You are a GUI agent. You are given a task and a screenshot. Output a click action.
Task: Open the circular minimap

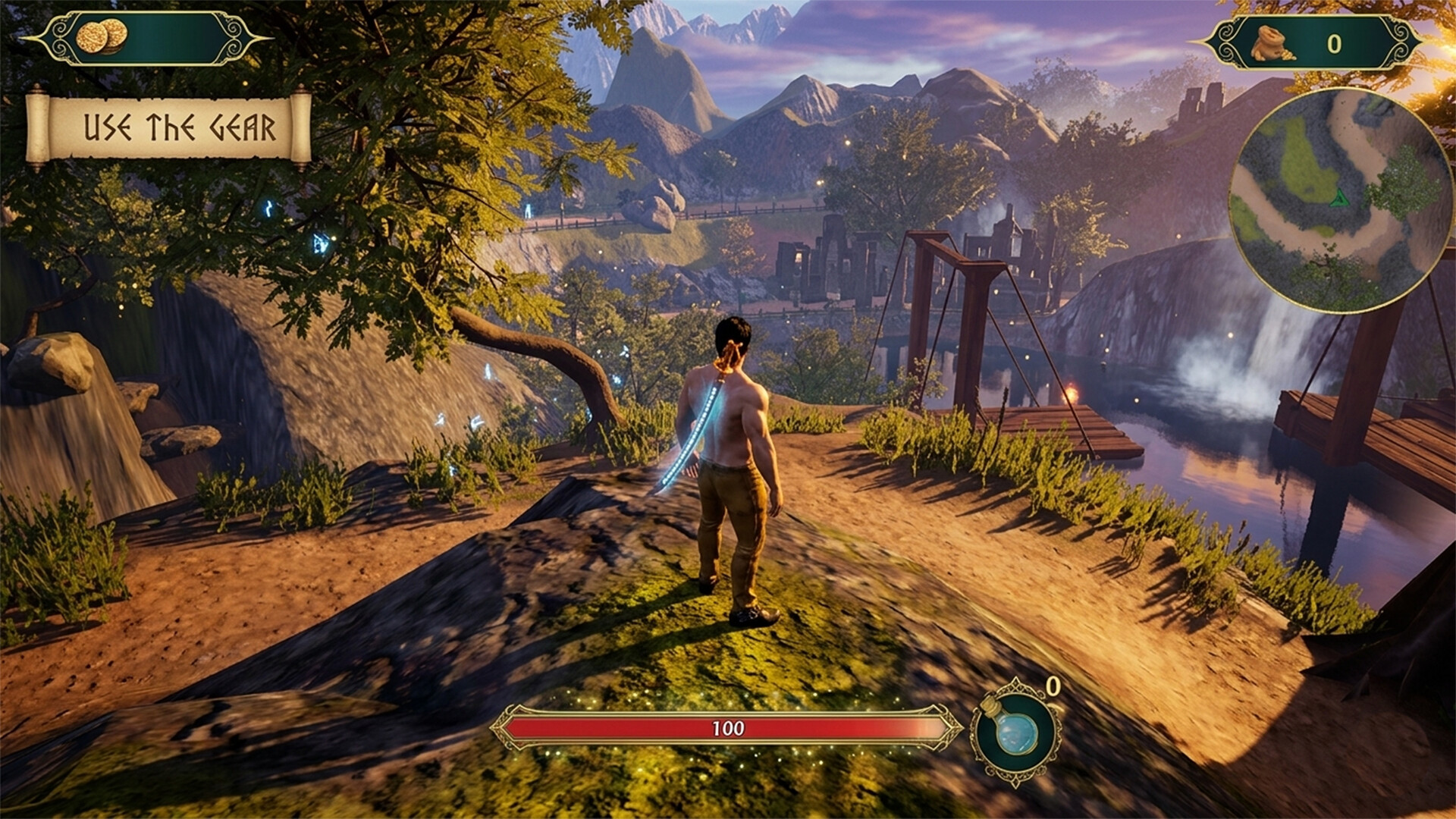1340,199
